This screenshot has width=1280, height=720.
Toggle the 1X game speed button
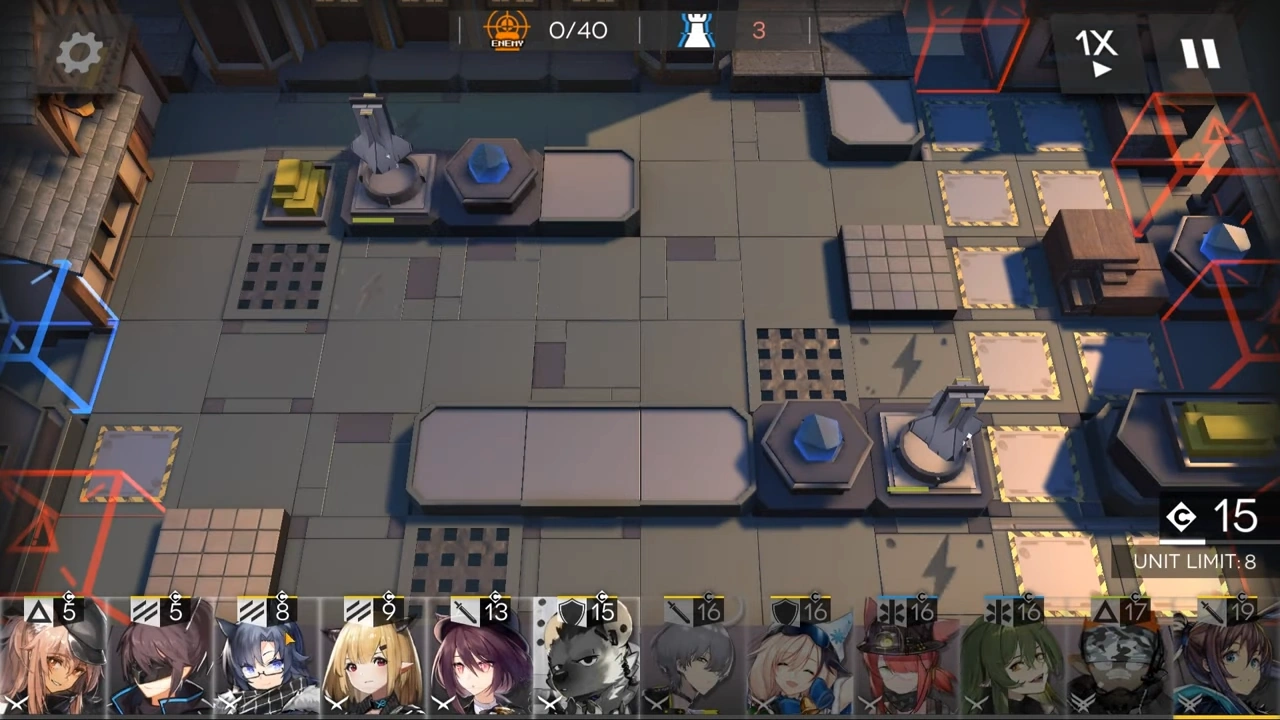tap(1098, 52)
